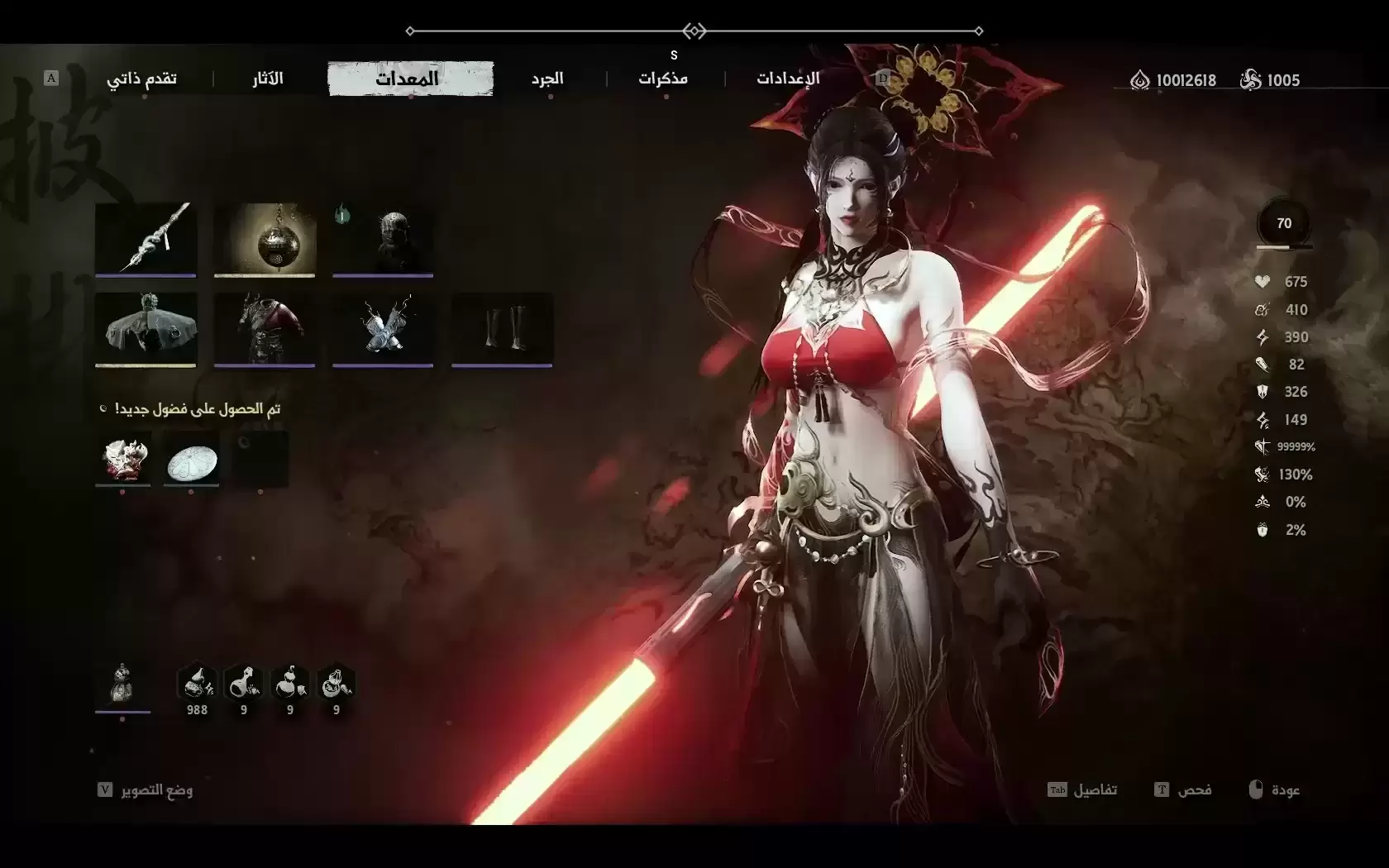The width and height of the screenshot is (1389, 868).
Task: Switch to the تقدم ذاتي tab
Action: [x=141, y=79]
